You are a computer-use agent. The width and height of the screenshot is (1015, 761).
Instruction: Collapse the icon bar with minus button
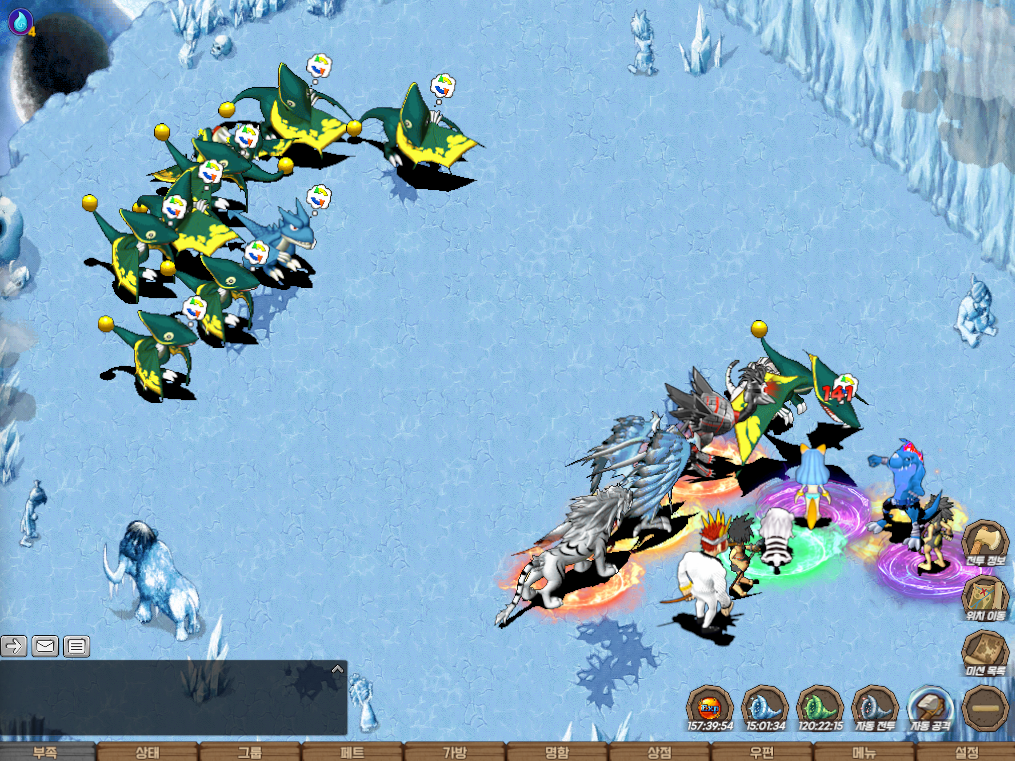[985, 707]
